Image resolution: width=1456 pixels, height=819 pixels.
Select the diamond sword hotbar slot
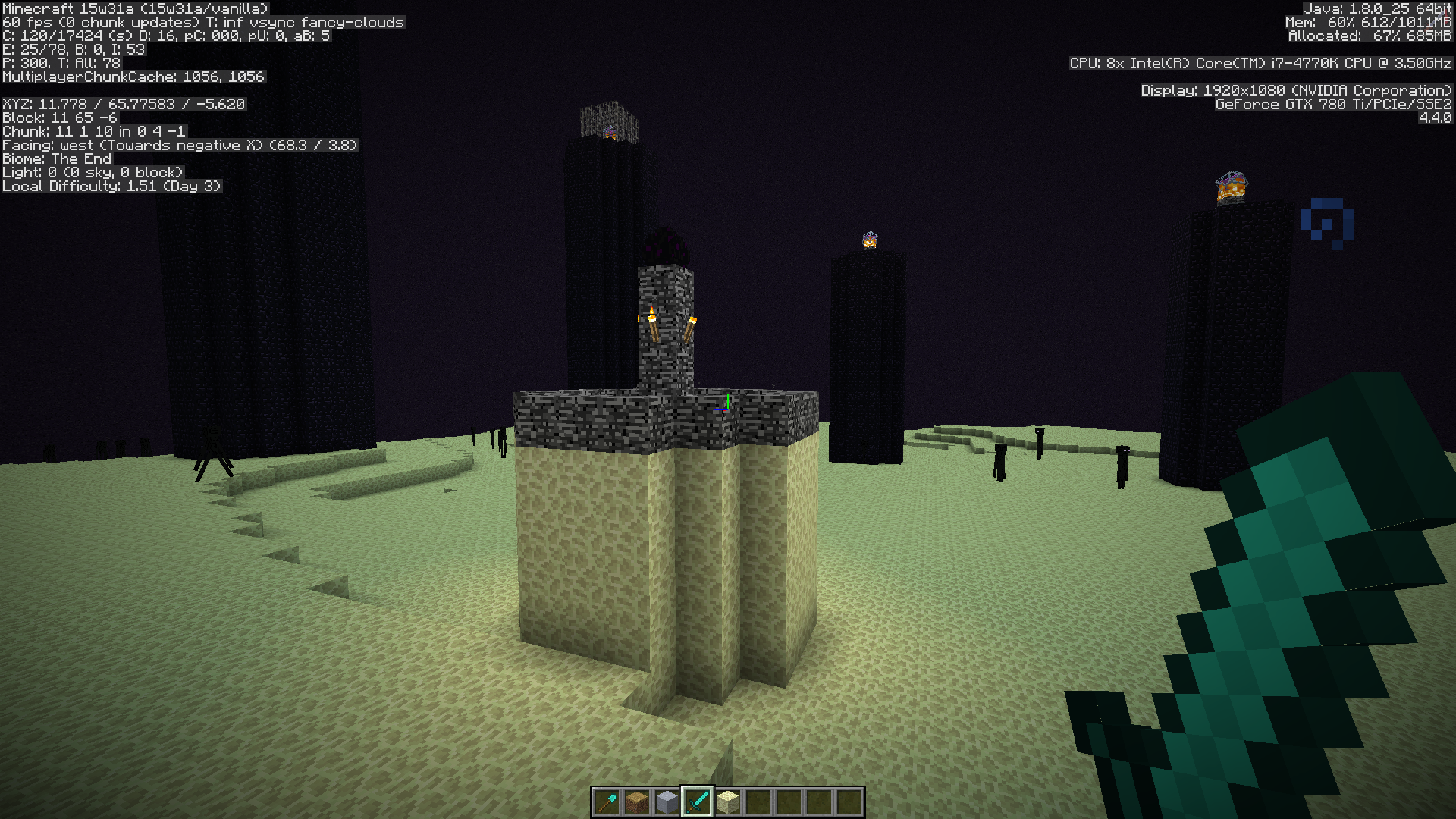coord(698,802)
